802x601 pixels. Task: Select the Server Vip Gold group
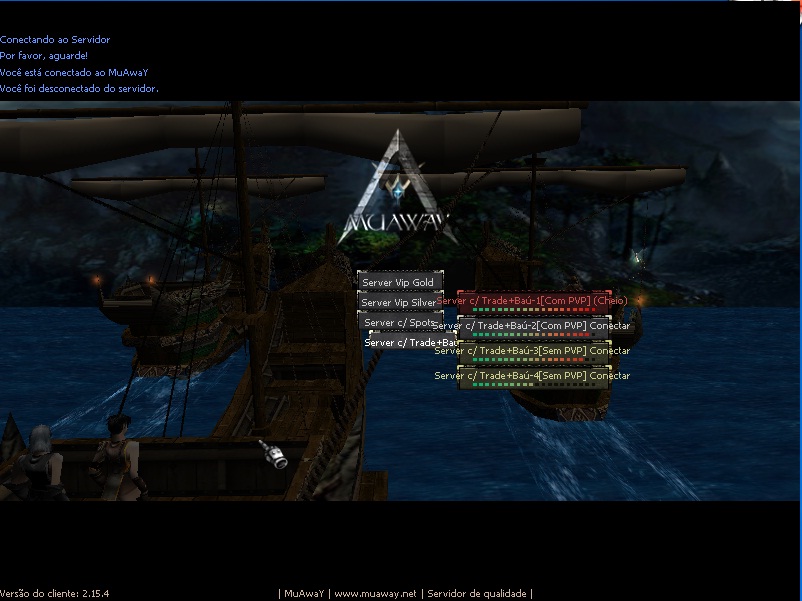click(399, 283)
